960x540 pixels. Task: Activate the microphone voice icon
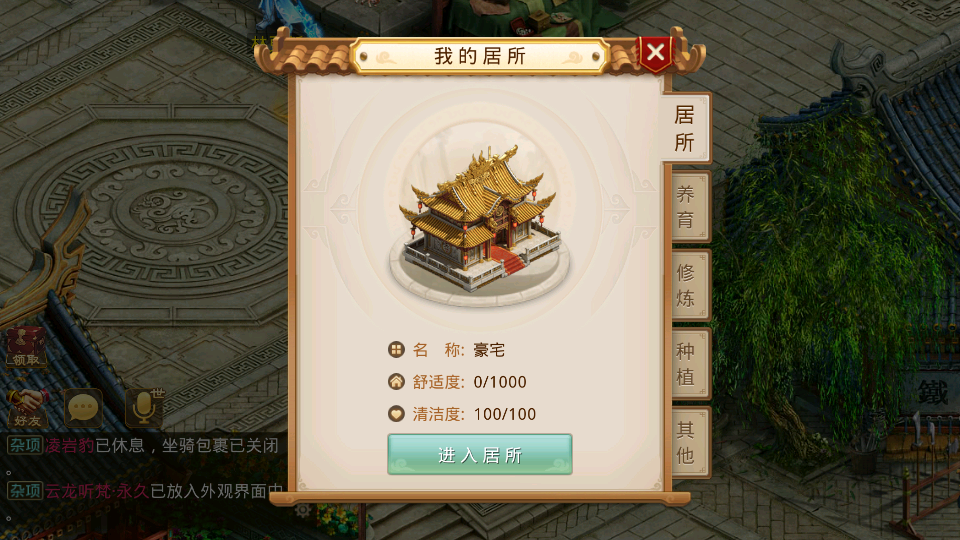tap(143, 408)
